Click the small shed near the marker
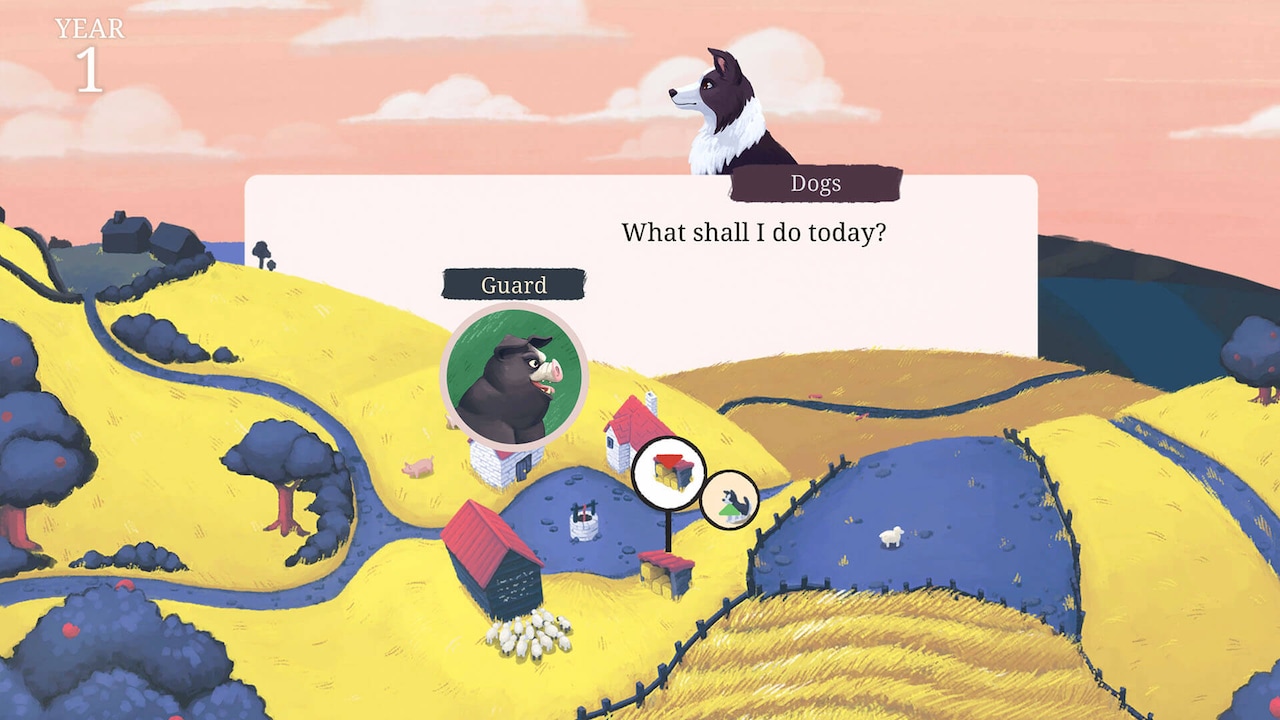1280x720 pixels. click(668, 569)
